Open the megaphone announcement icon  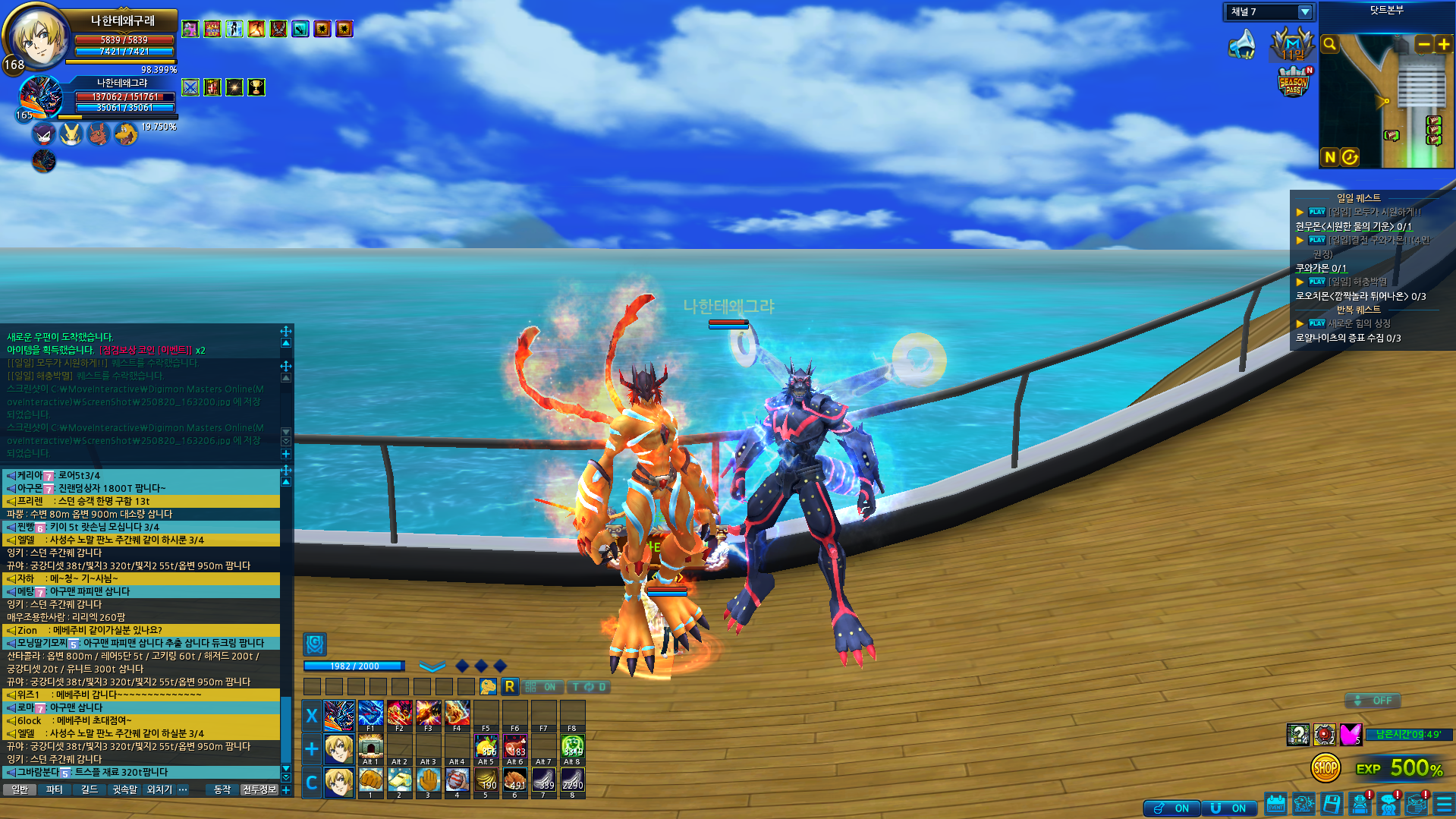tap(1242, 45)
